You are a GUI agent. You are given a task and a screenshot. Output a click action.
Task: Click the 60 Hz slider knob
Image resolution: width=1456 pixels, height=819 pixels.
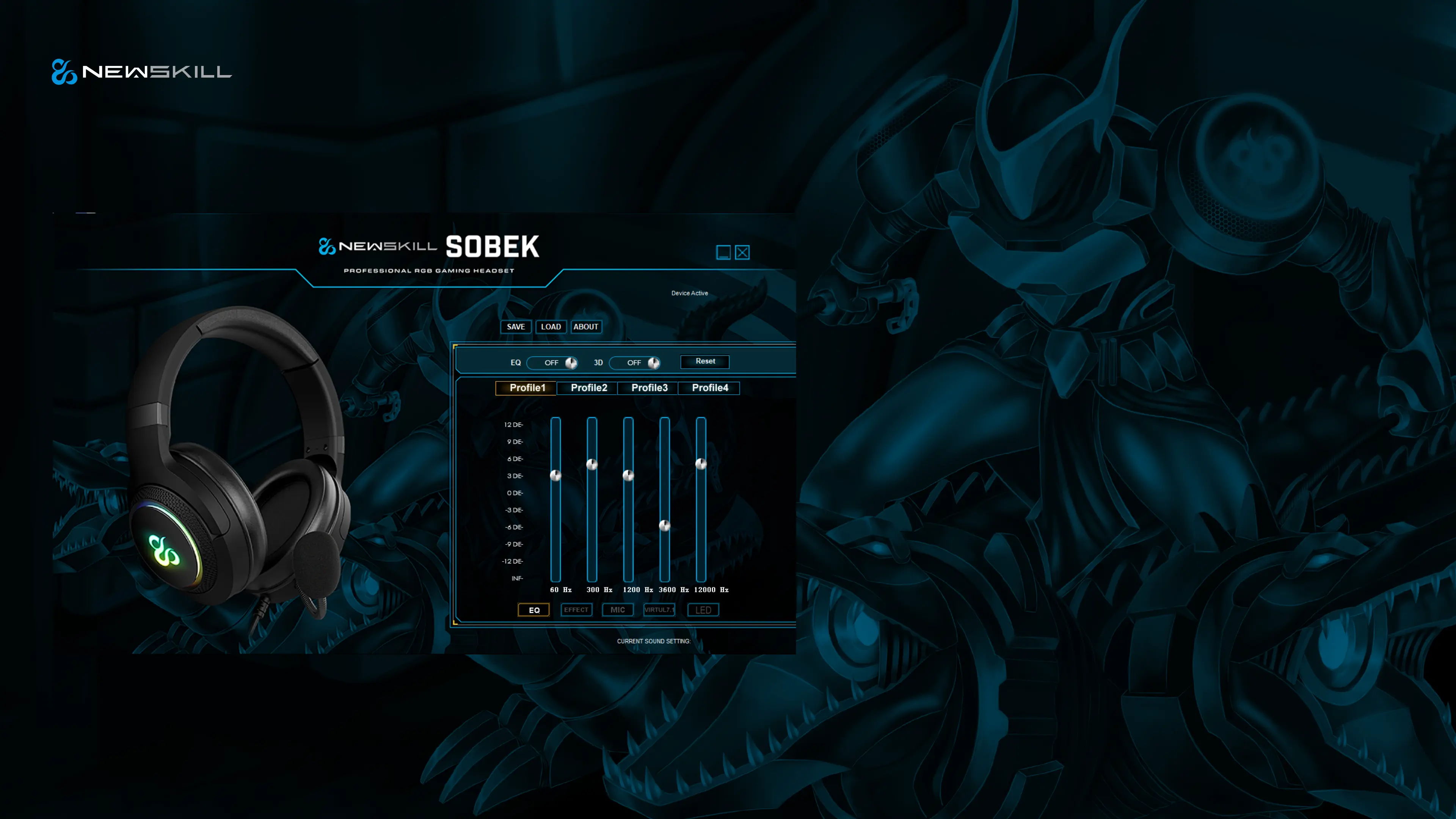[555, 475]
